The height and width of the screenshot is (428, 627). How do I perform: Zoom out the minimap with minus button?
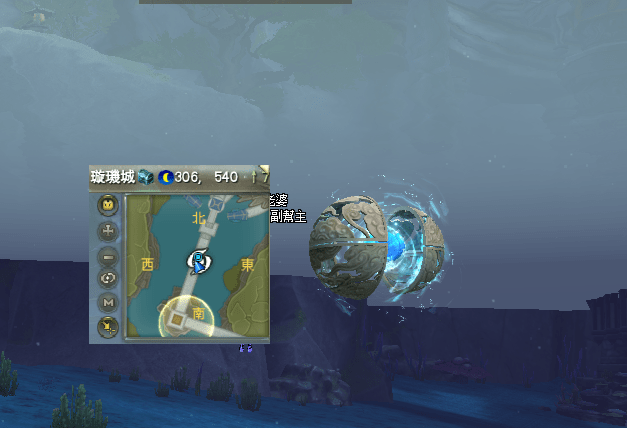coord(108,254)
